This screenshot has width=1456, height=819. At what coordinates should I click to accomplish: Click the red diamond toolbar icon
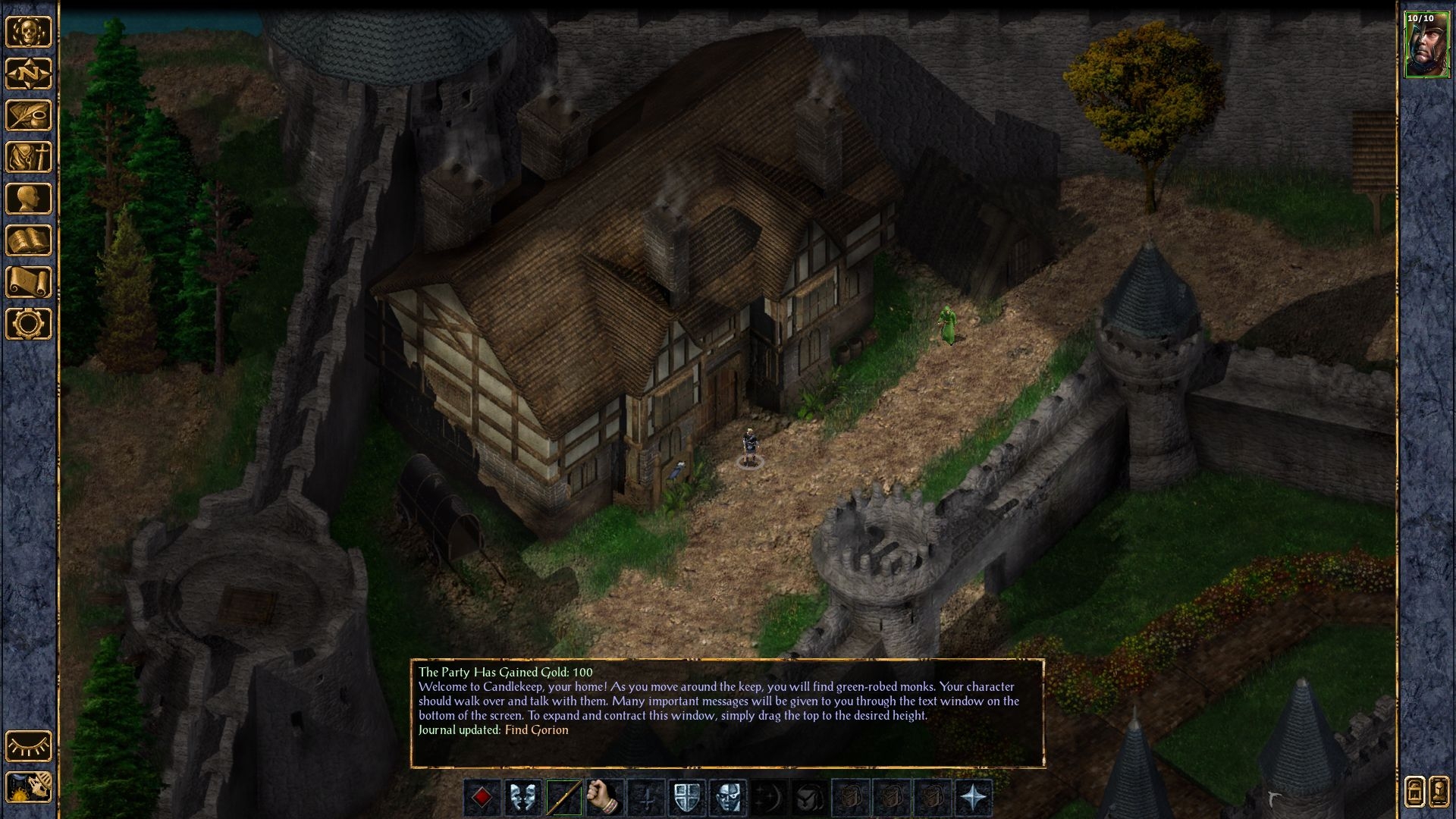[x=482, y=798]
